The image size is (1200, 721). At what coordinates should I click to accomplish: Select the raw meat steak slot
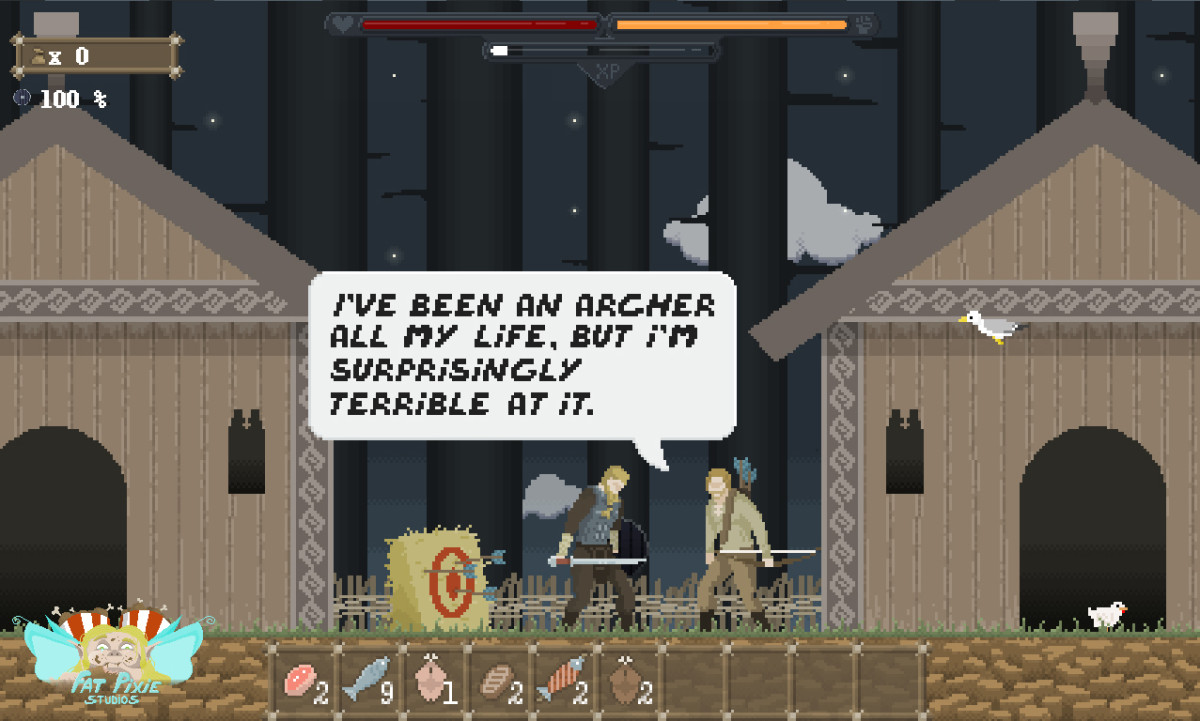coord(302,681)
